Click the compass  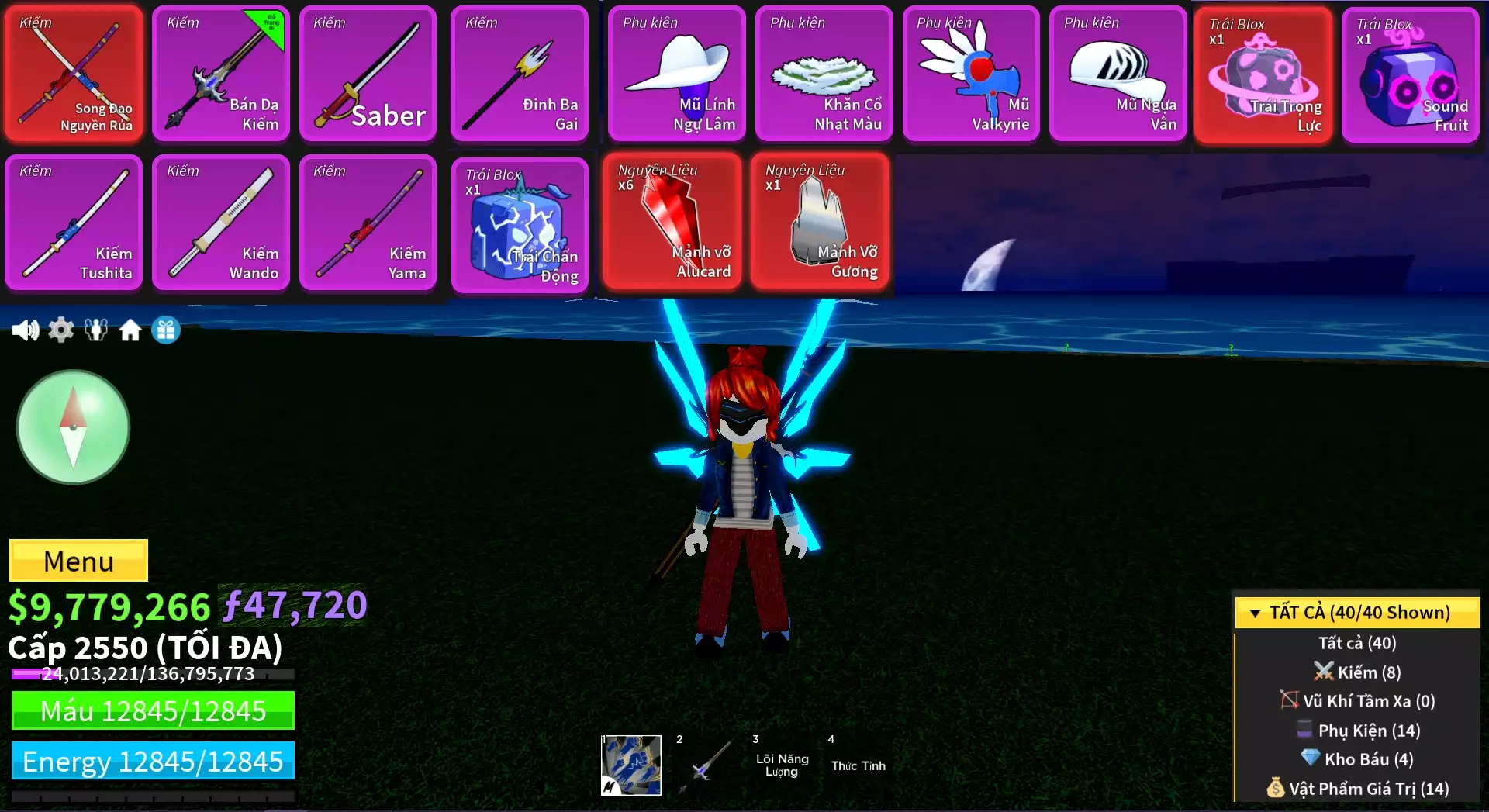(x=73, y=427)
